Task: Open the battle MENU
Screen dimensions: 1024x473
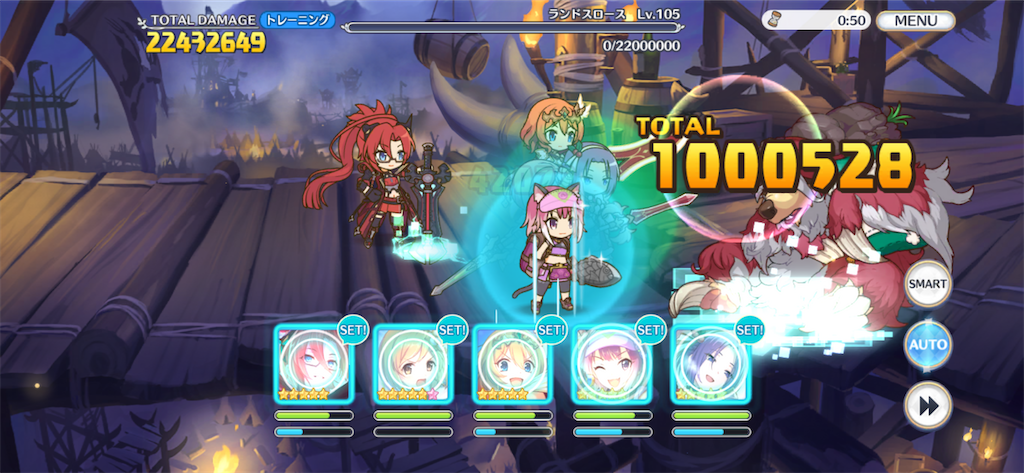Action: [914, 20]
